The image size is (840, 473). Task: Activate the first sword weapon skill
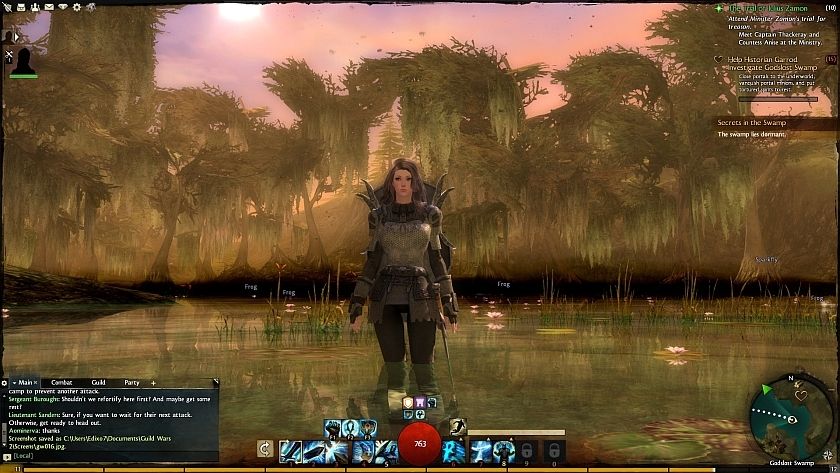tap(289, 450)
